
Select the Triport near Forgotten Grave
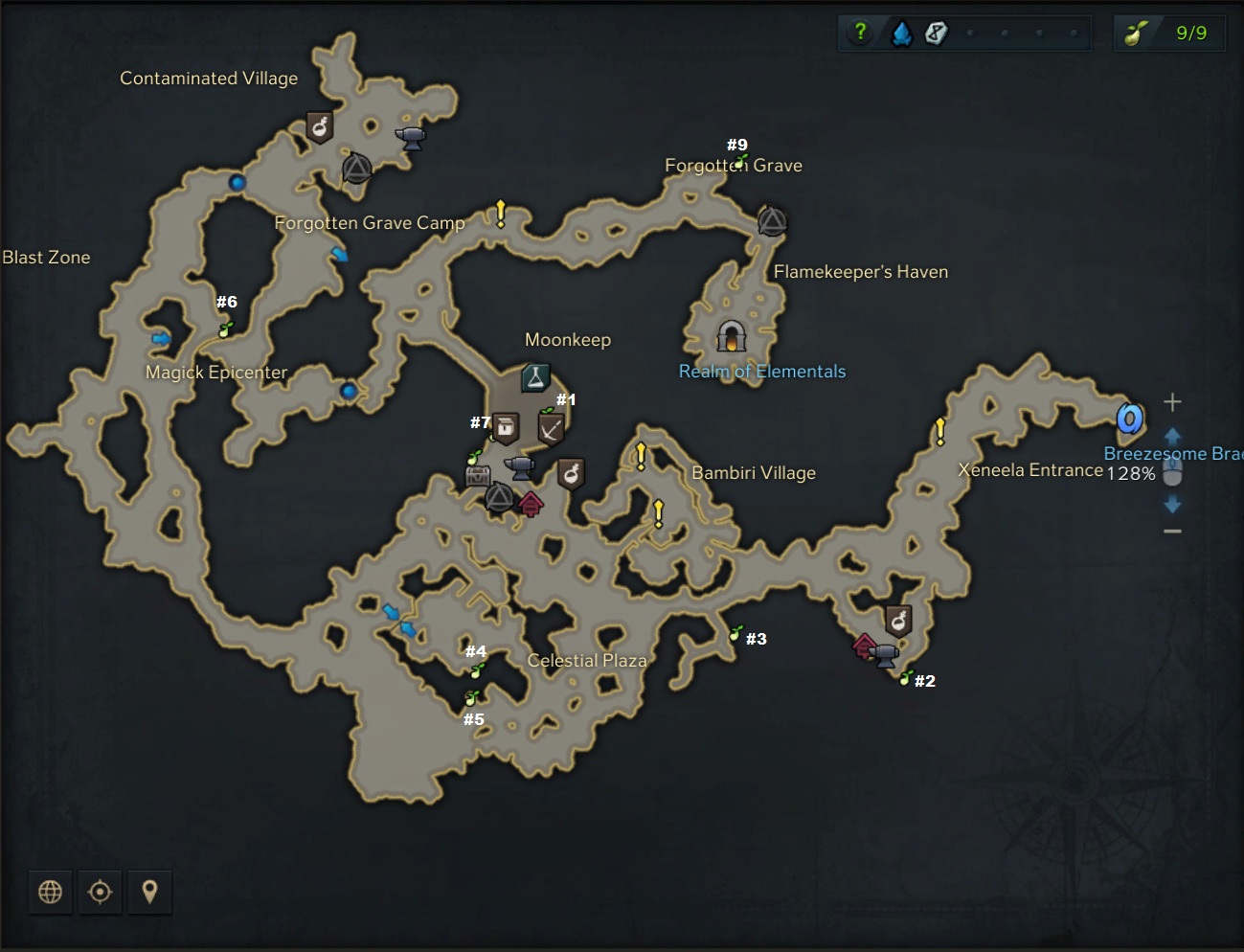point(772,221)
